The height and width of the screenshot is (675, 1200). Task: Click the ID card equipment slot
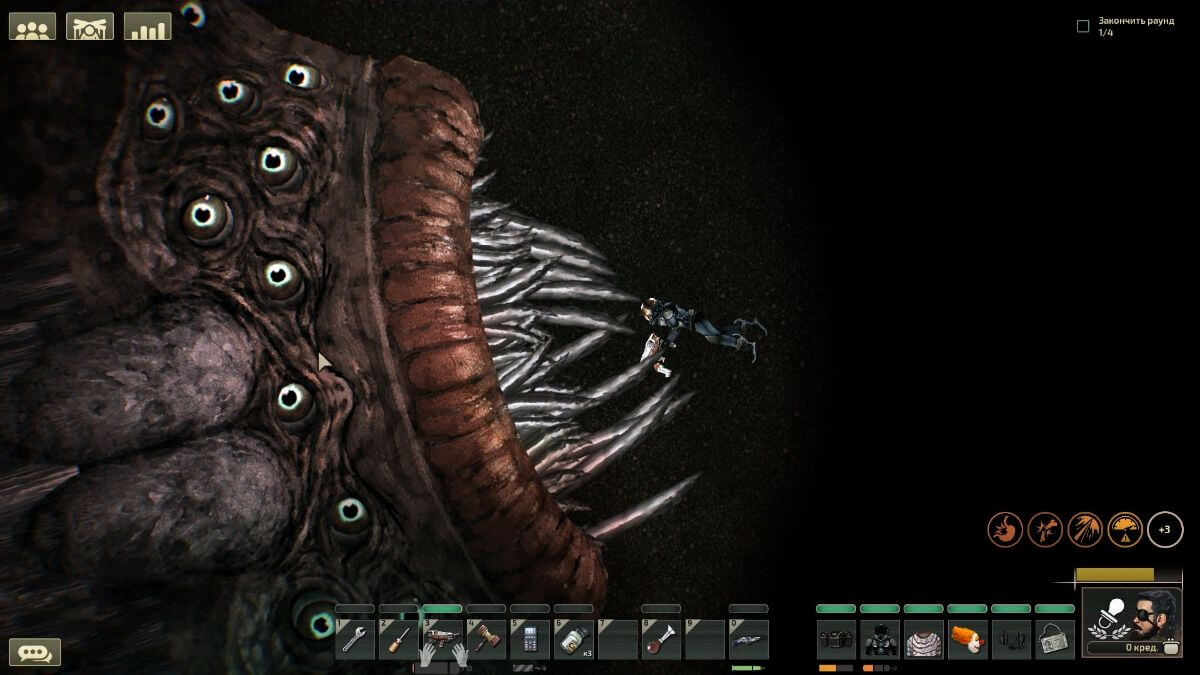pos(1055,639)
